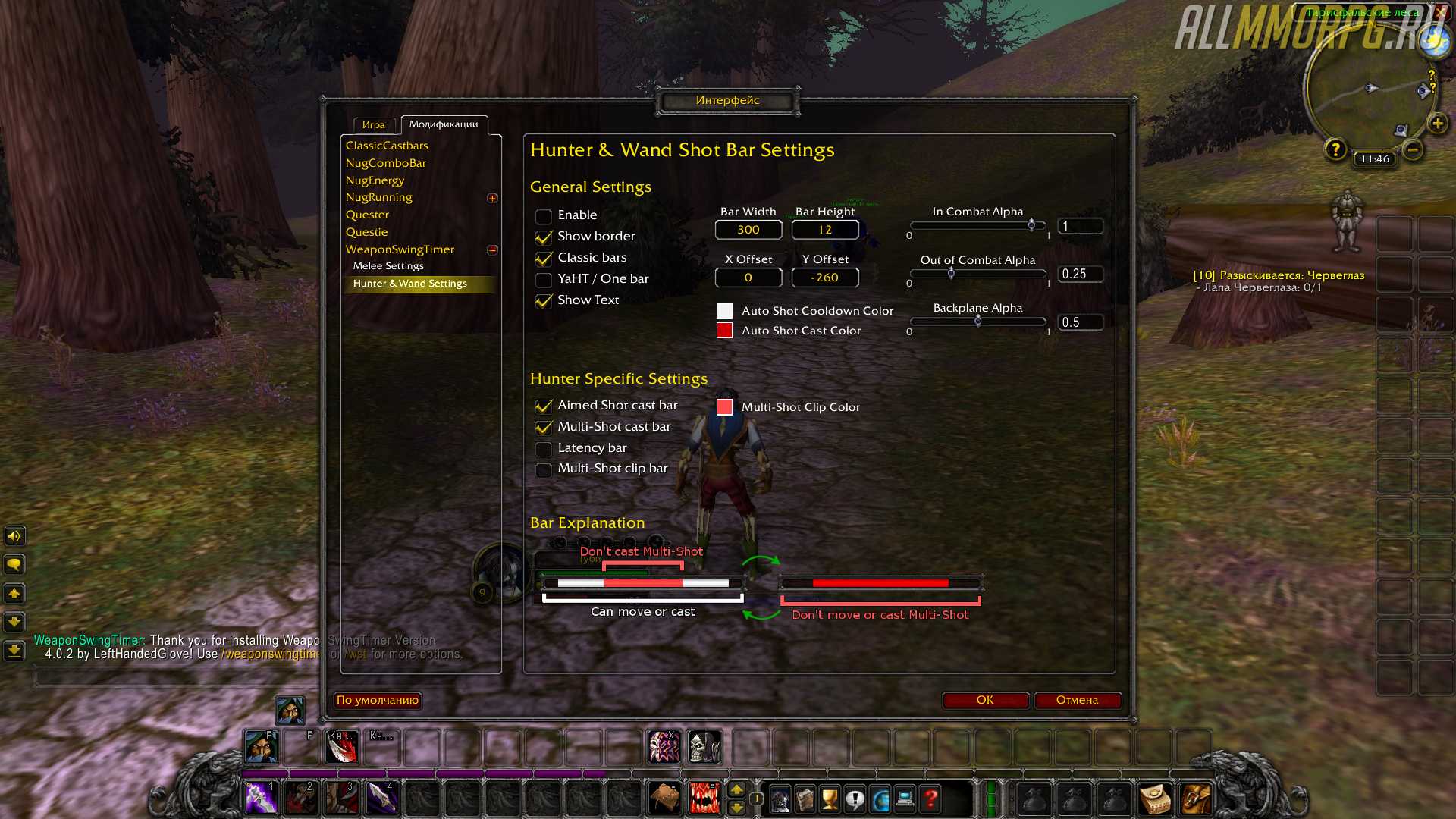Screen dimensions: 1456x819
Task: Open the achievements golden cup icon
Action: click(829, 799)
